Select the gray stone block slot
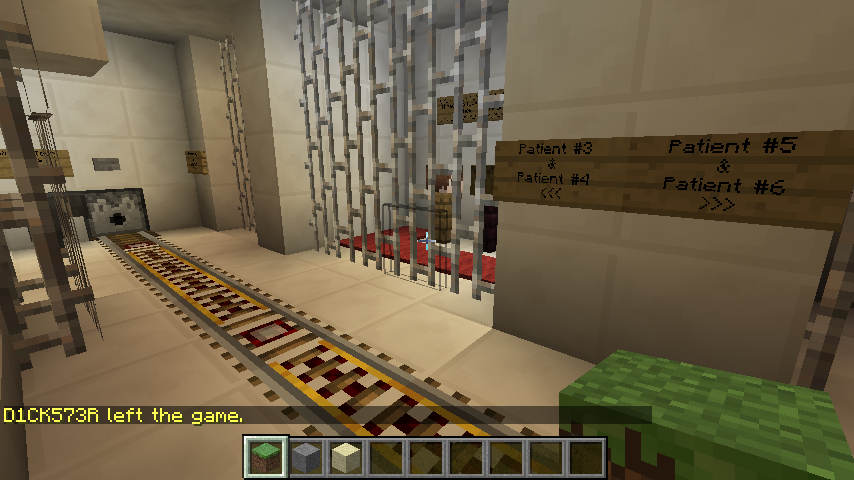Viewport: 854px width, 480px height. pyautogui.click(x=307, y=457)
